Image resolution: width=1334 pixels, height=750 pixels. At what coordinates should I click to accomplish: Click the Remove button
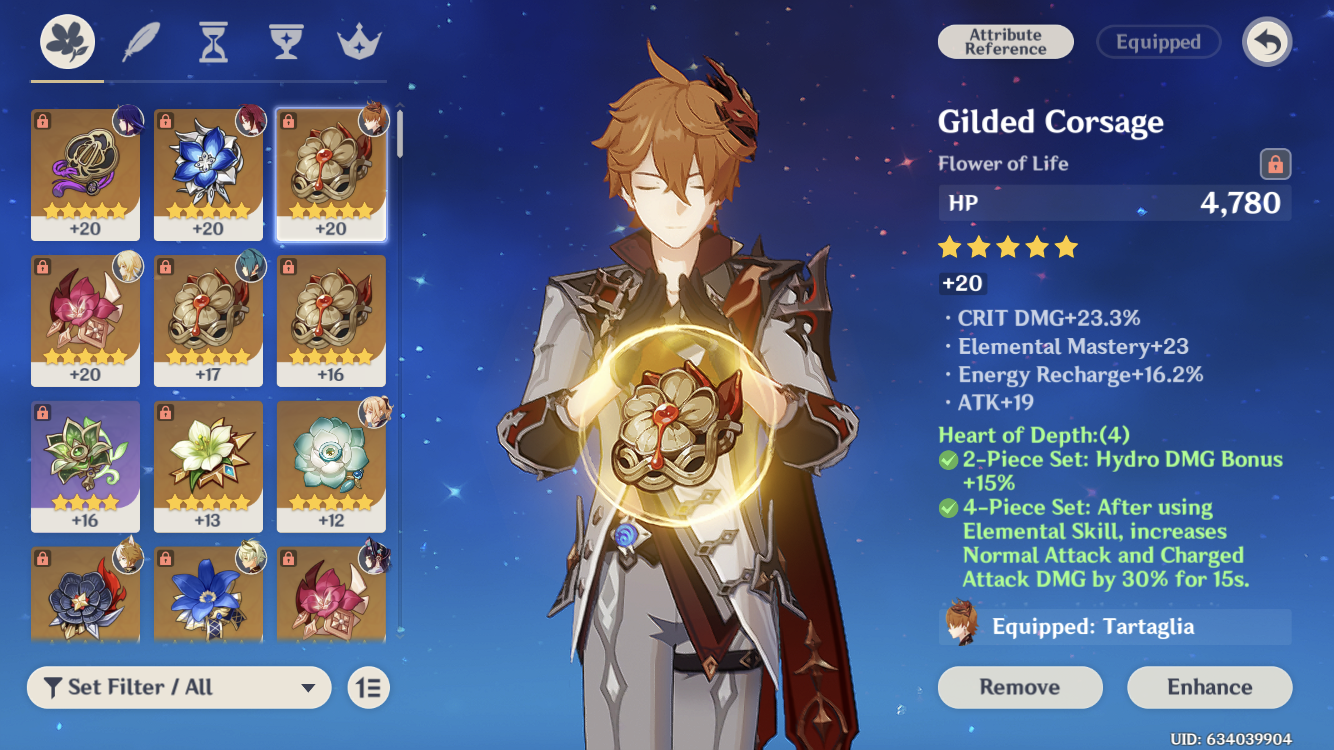coord(1020,687)
